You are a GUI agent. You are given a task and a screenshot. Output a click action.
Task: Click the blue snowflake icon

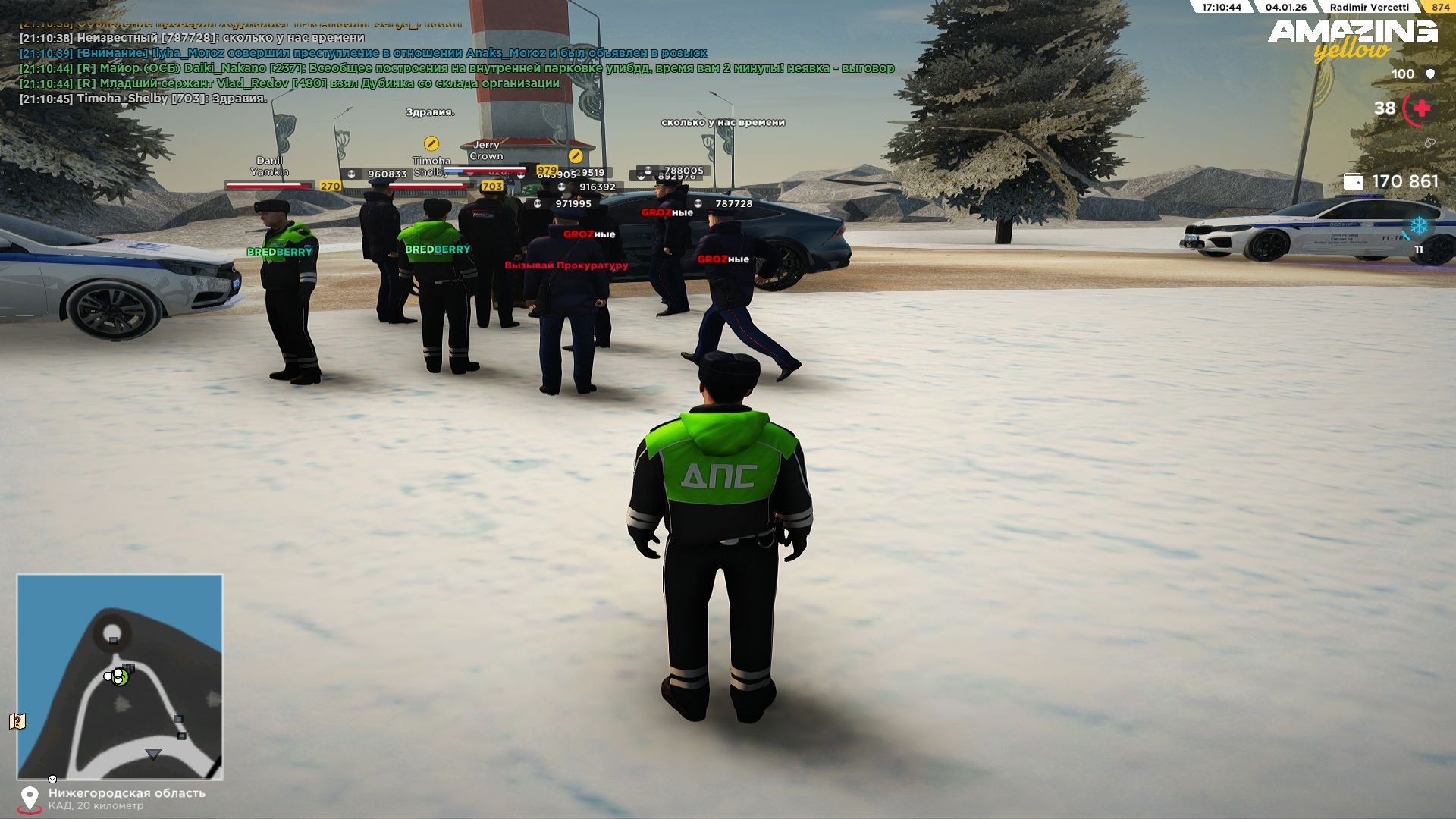(1419, 226)
